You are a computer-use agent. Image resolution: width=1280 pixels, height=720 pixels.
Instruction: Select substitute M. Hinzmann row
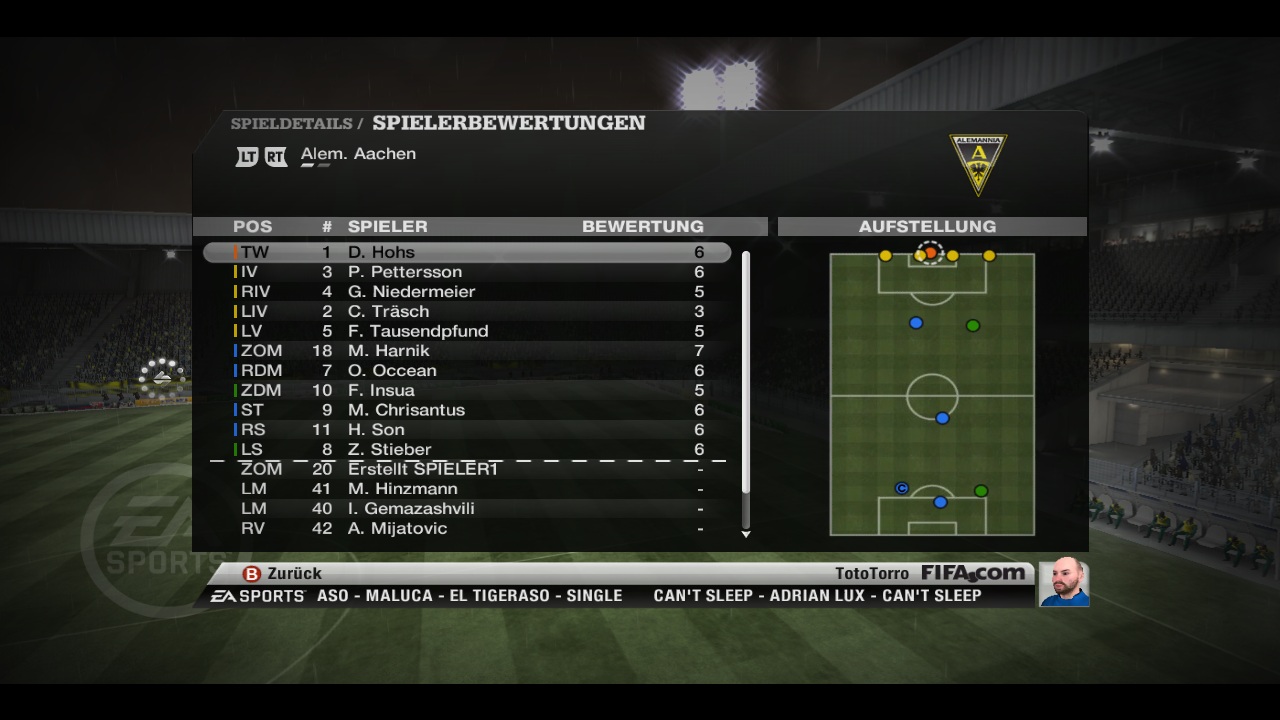coord(467,489)
